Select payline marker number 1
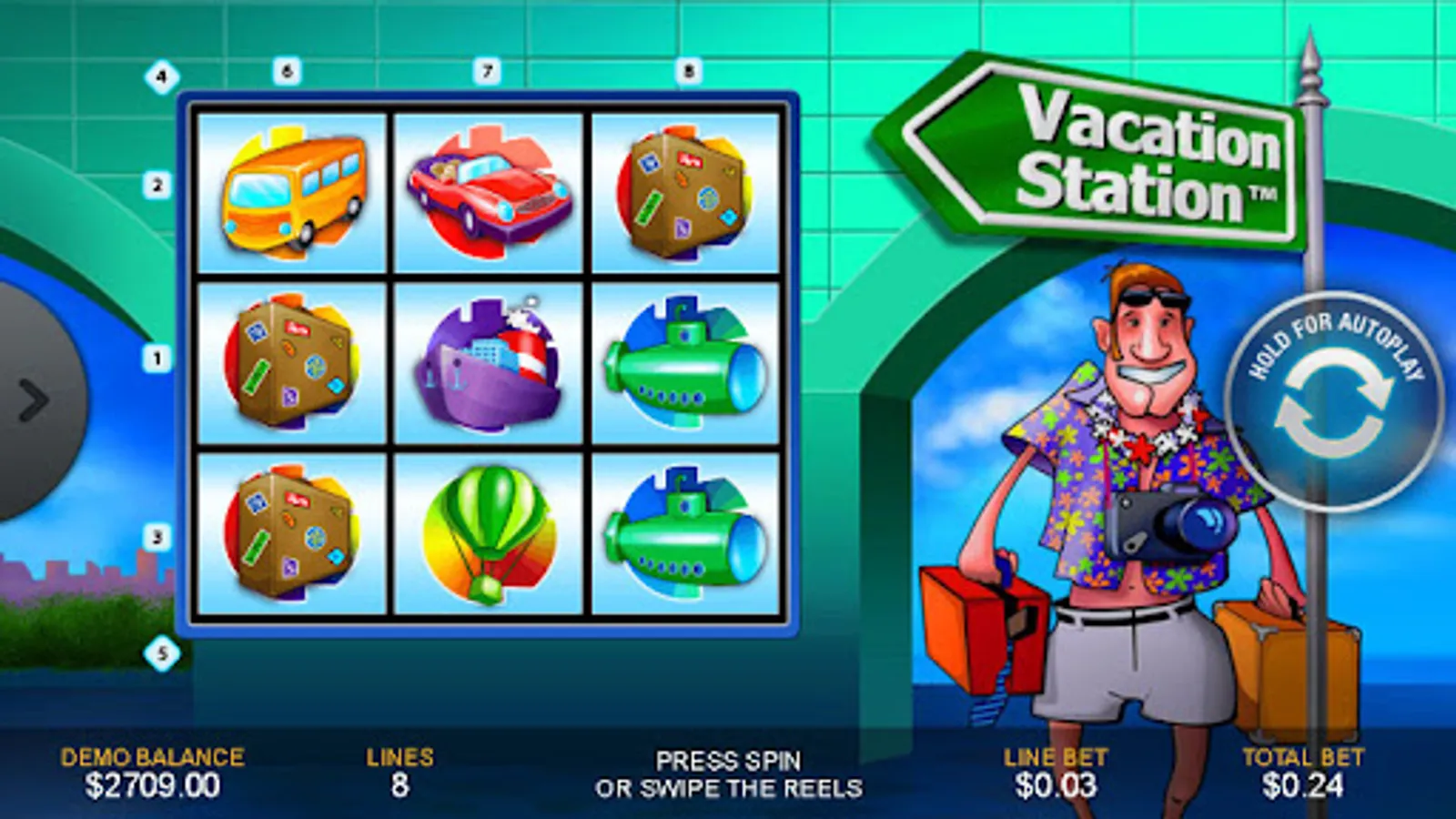 click(x=157, y=358)
